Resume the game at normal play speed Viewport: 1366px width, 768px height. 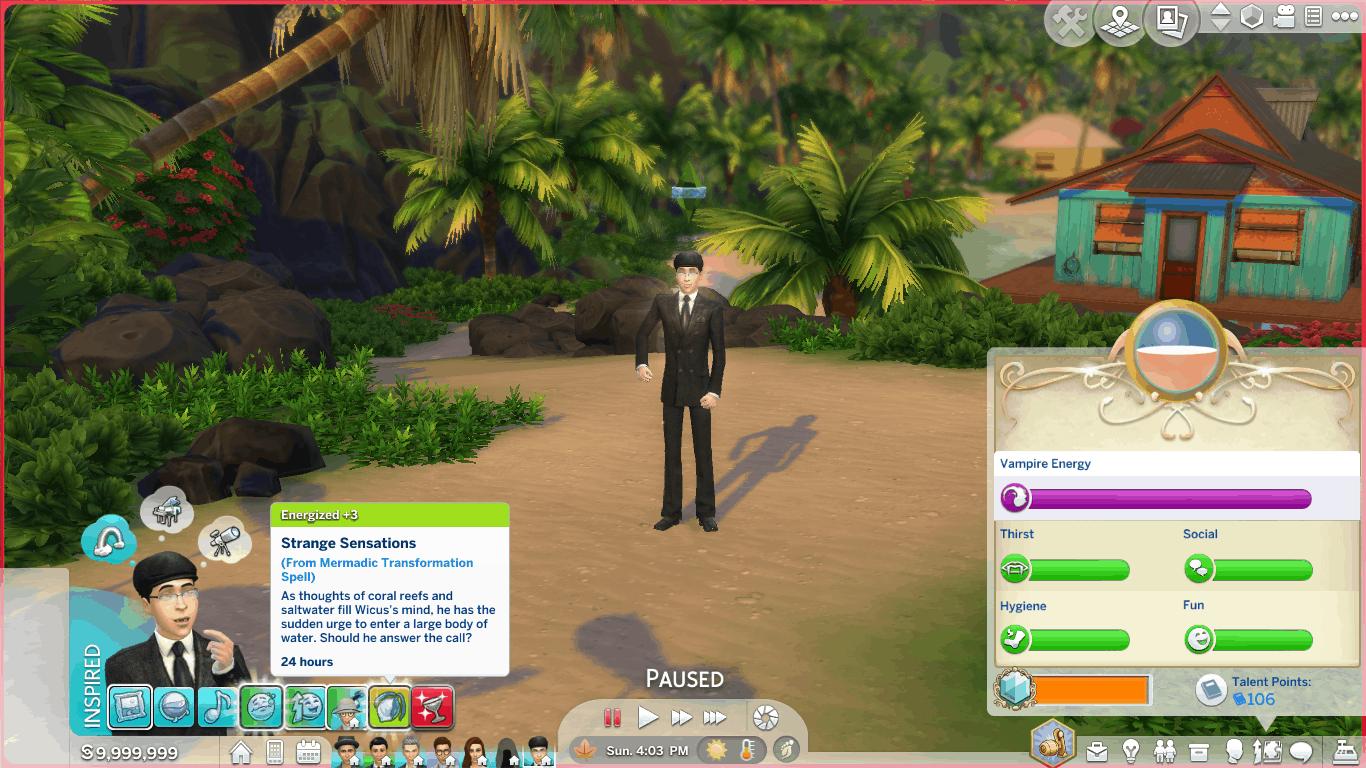click(x=648, y=717)
